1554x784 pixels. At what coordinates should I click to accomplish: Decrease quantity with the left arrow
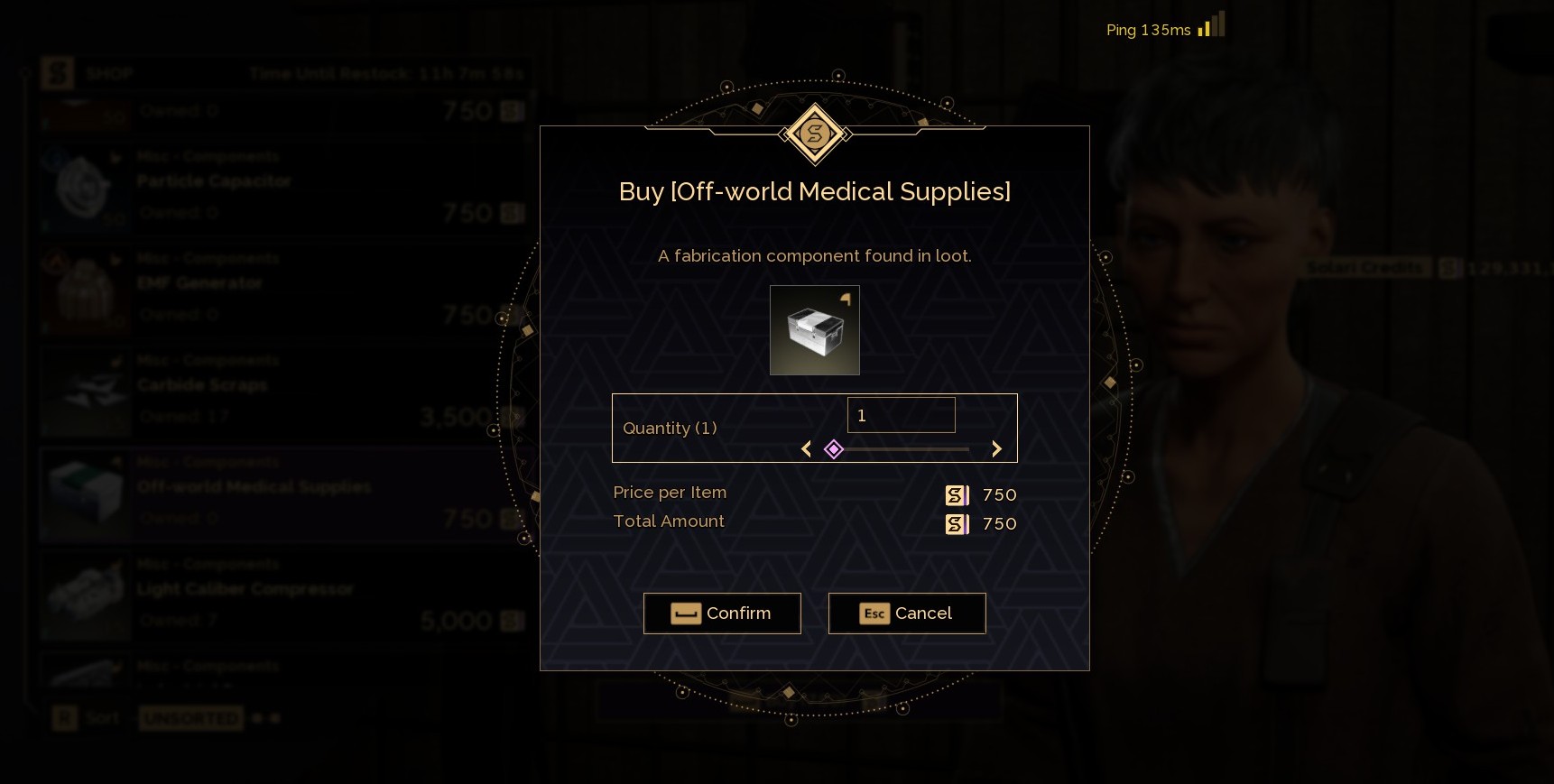pyautogui.click(x=807, y=449)
